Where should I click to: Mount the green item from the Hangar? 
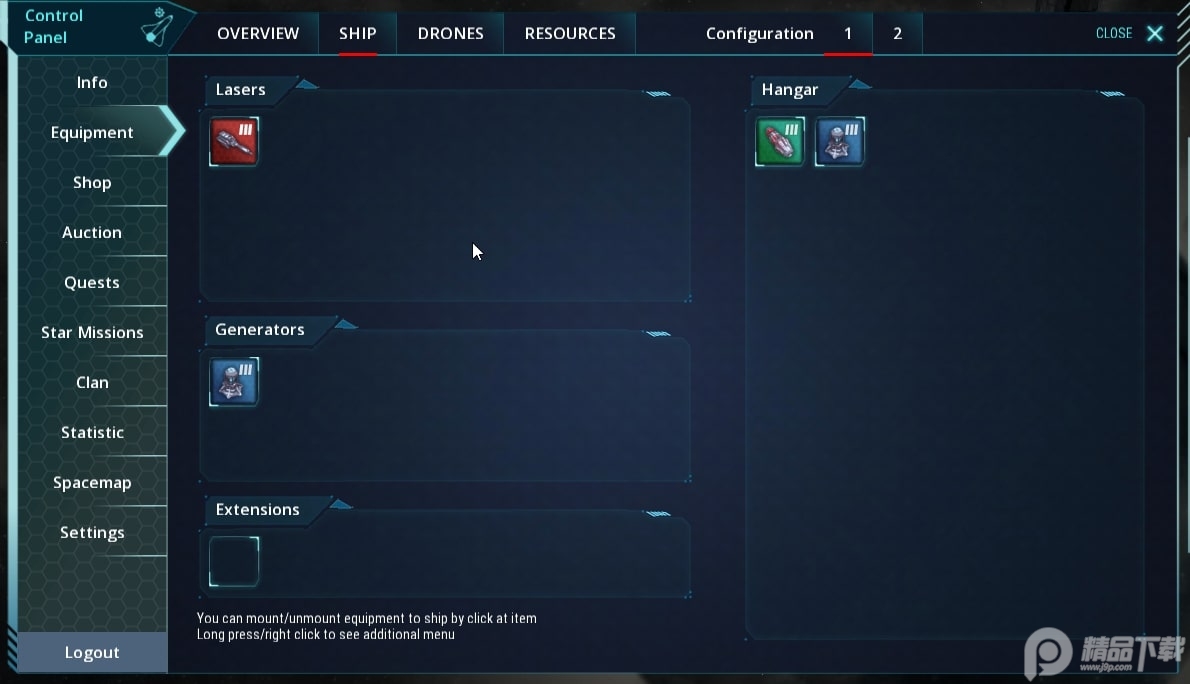click(780, 141)
